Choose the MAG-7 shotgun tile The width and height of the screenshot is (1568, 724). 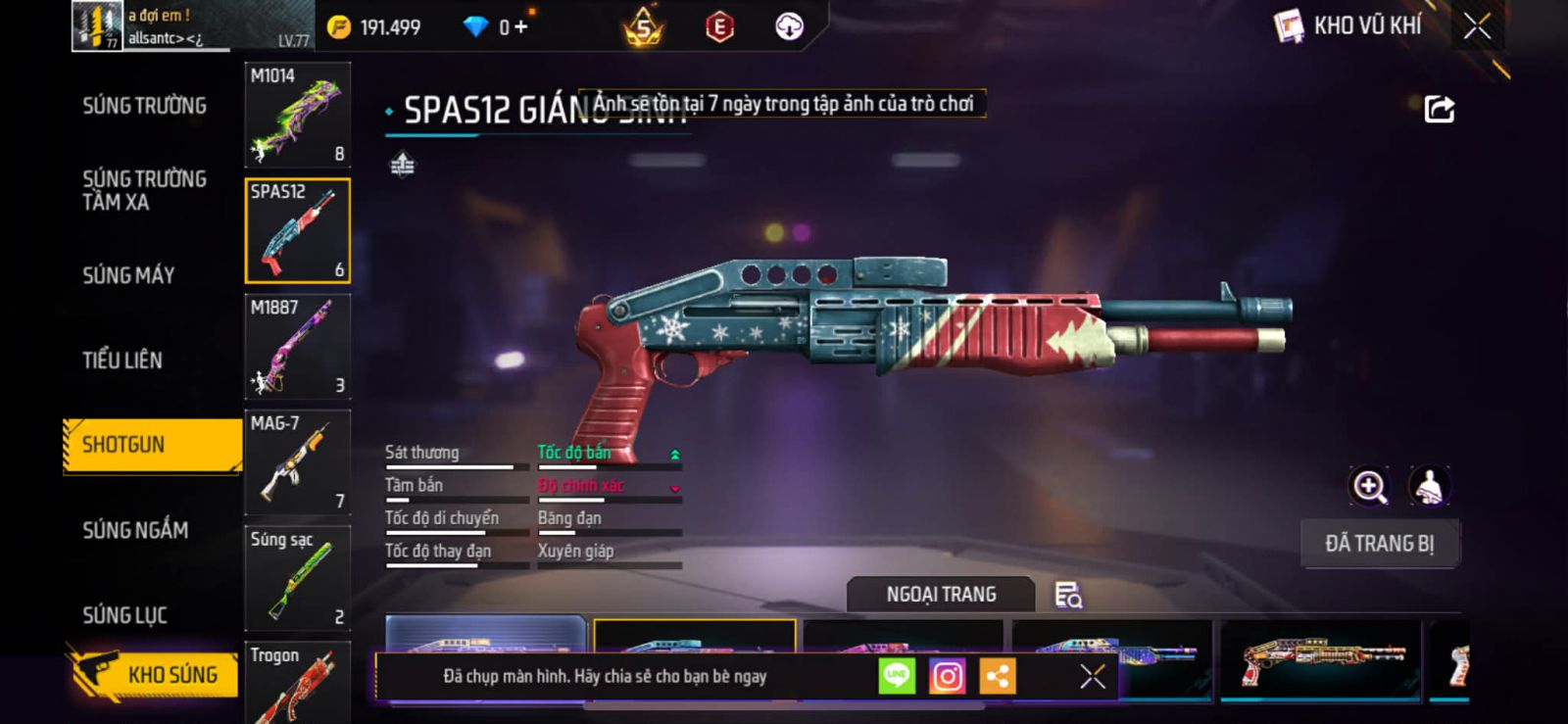point(297,461)
